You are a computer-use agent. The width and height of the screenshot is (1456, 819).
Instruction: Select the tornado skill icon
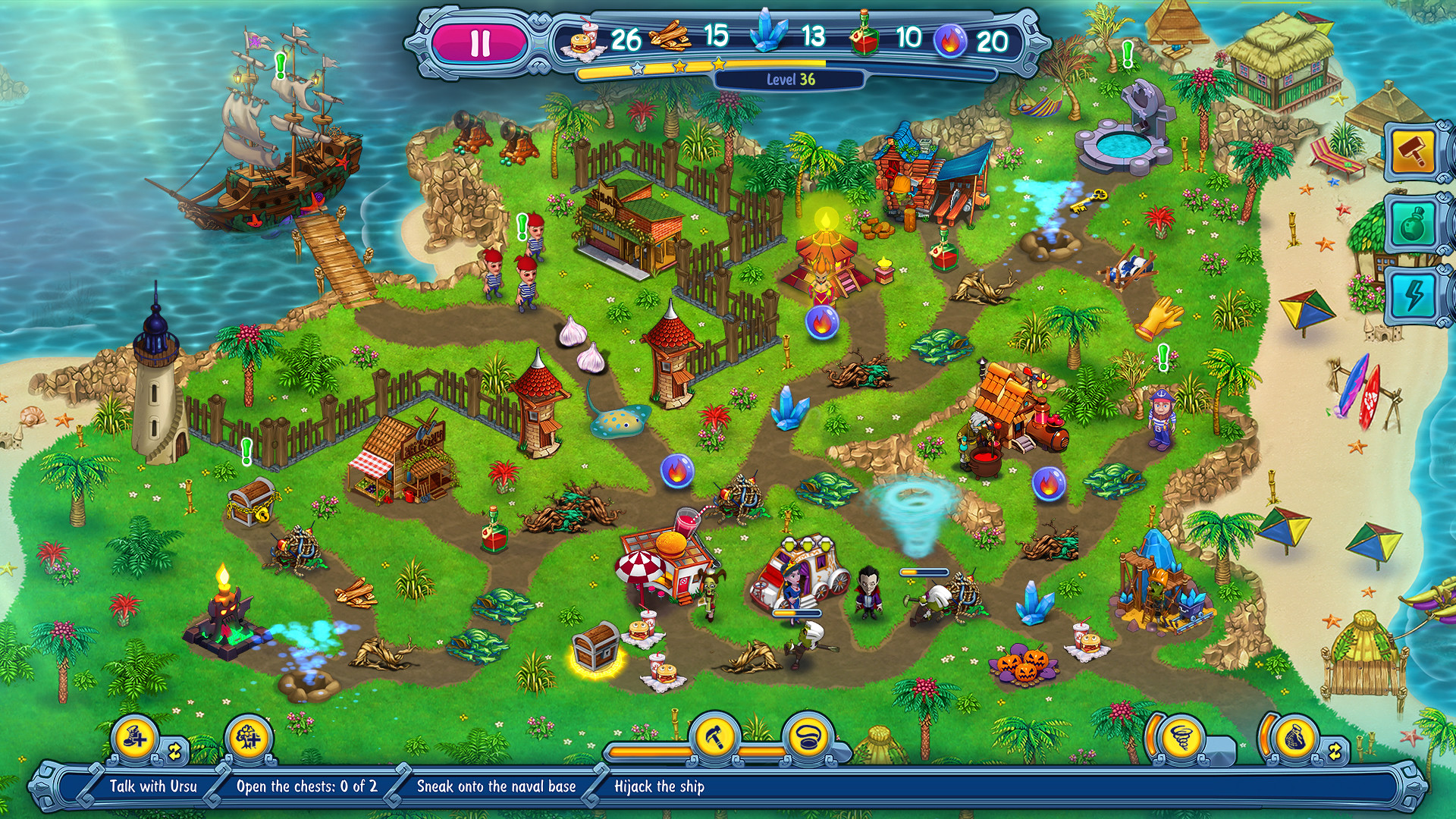[x=1178, y=737]
